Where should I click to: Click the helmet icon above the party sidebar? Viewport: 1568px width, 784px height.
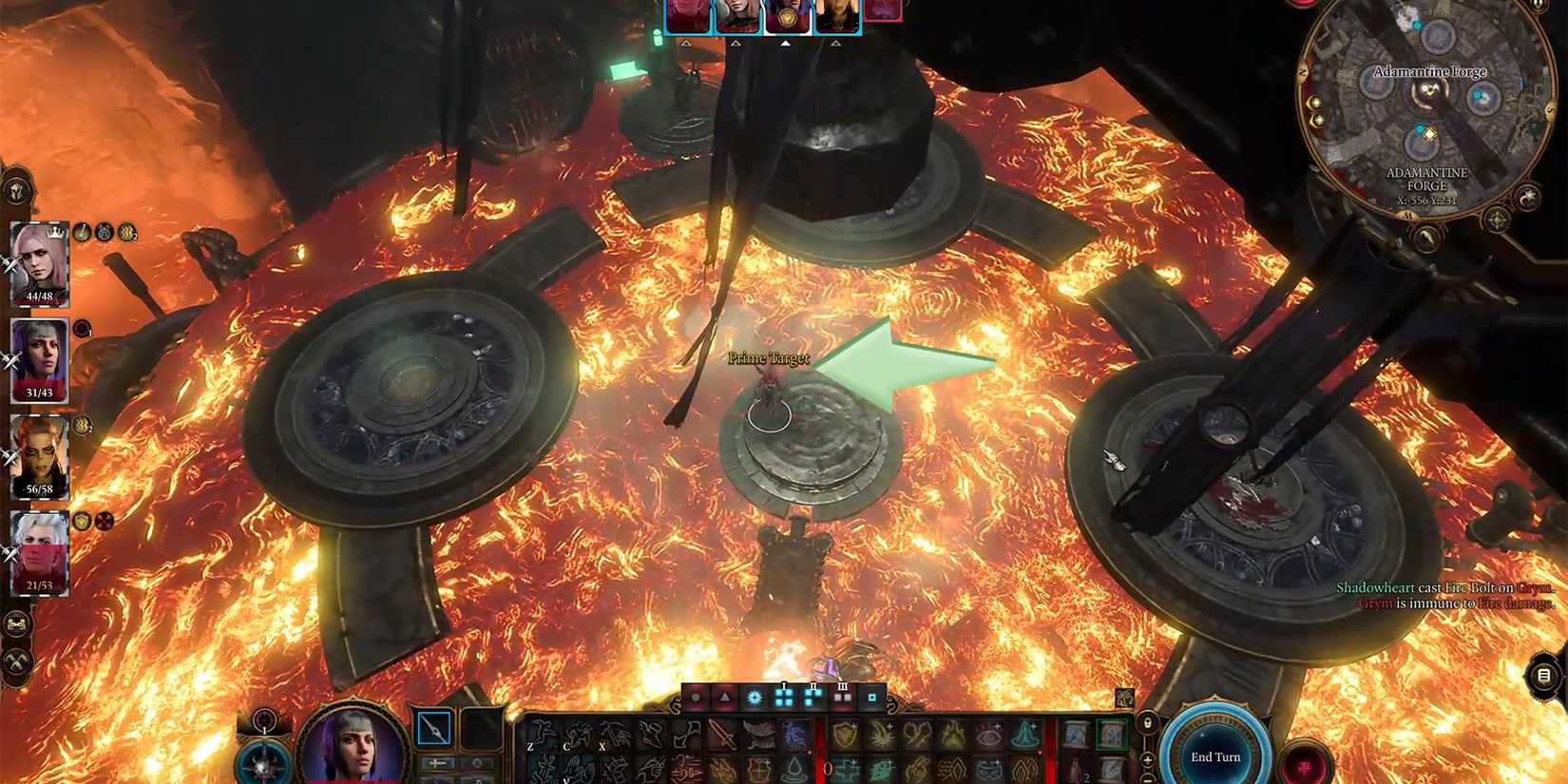pos(15,191)
